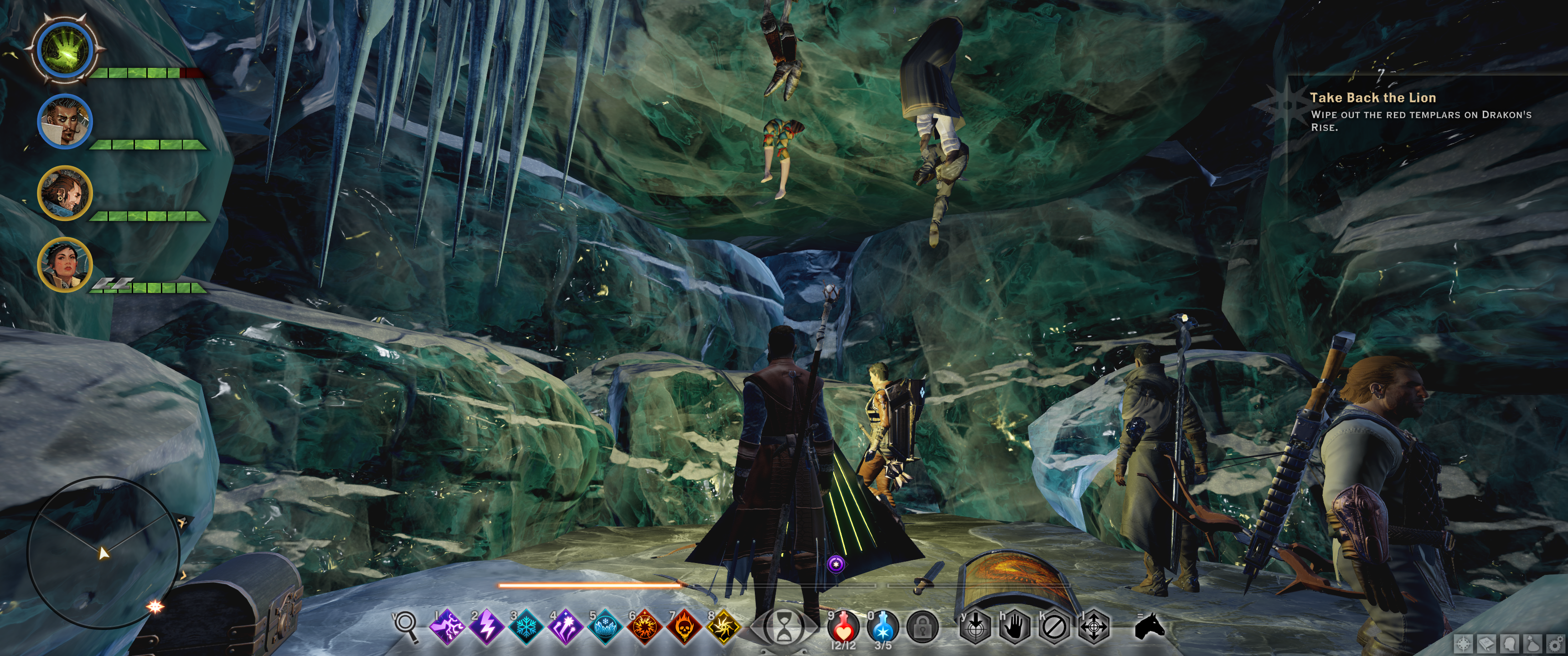Select Varric's party portrait
Image resolution: width=1568 pixels, height=656 pixels.
pyautogui.click(x=65, y=193)
